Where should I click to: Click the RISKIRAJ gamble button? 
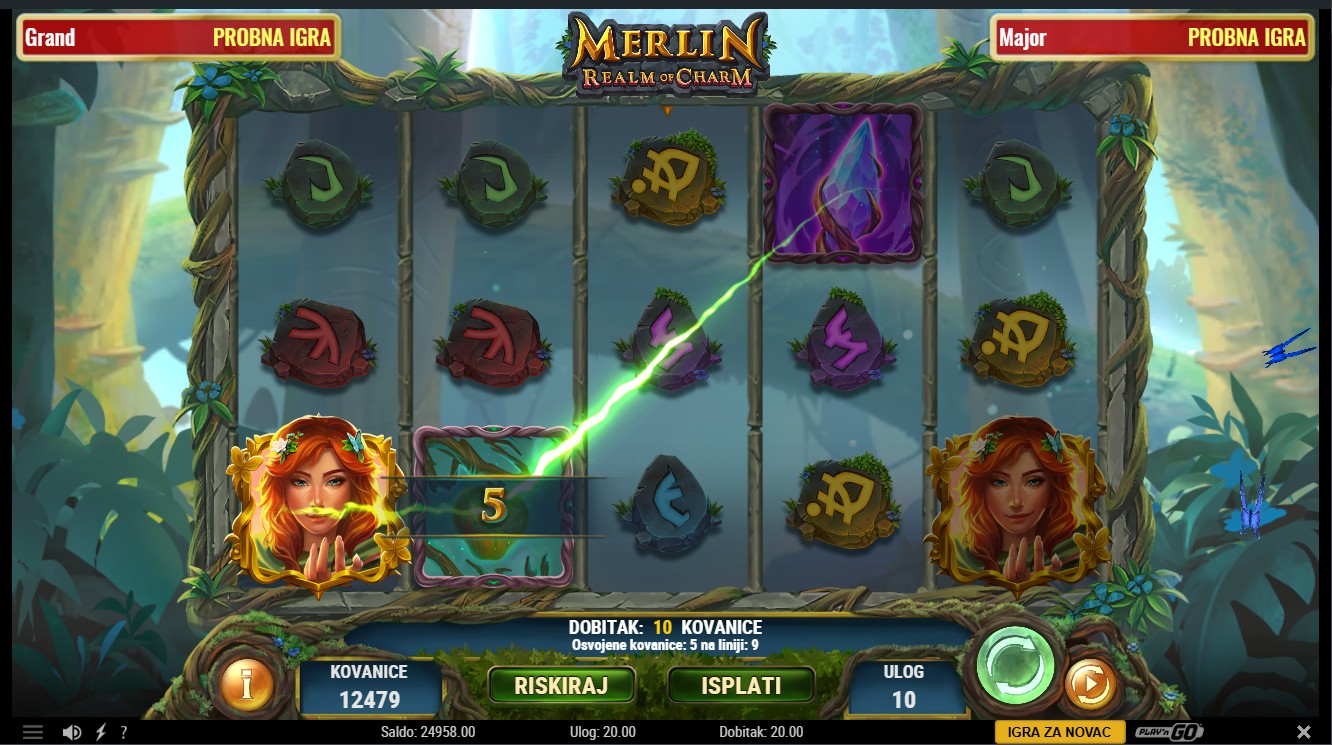click(x=561, y=686)
